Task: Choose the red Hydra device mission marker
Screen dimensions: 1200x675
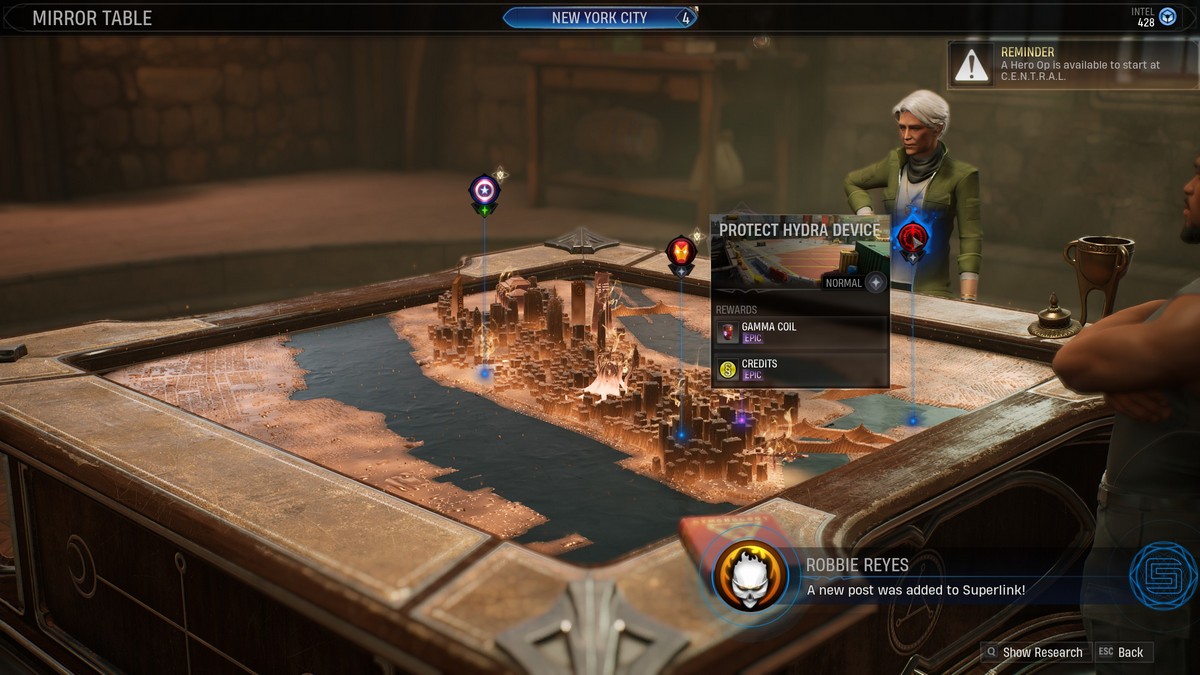Action: [x=912, y=239]
